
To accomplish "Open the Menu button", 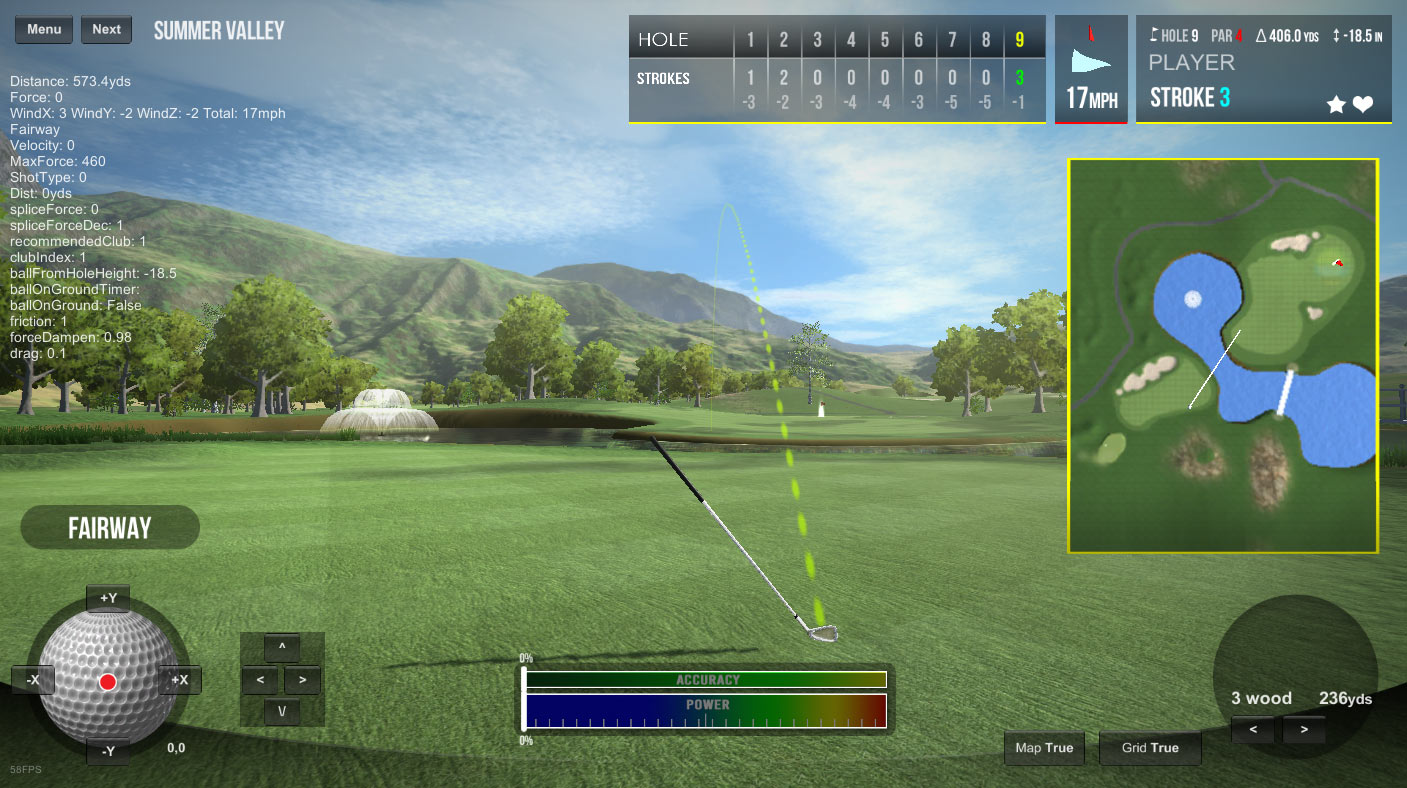I will [x=44, y=29].
